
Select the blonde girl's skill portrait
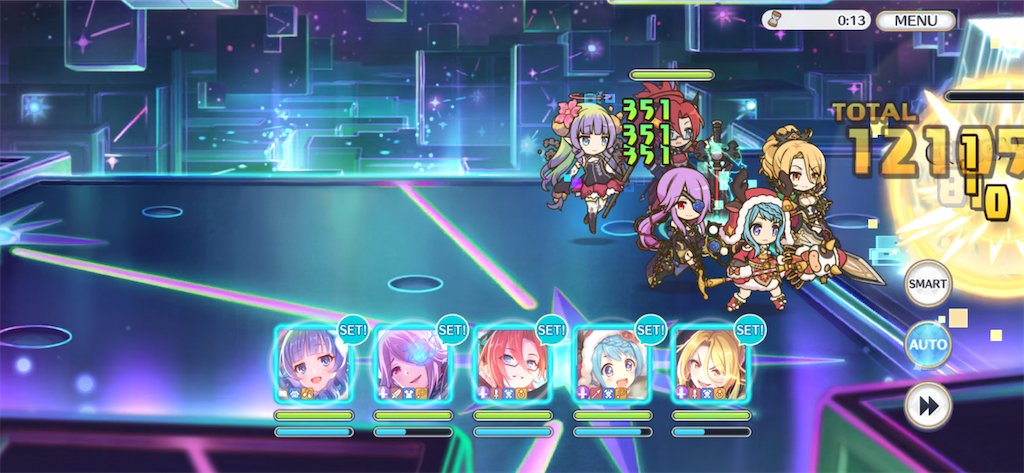pyautogui.click(x=710, y=364)
